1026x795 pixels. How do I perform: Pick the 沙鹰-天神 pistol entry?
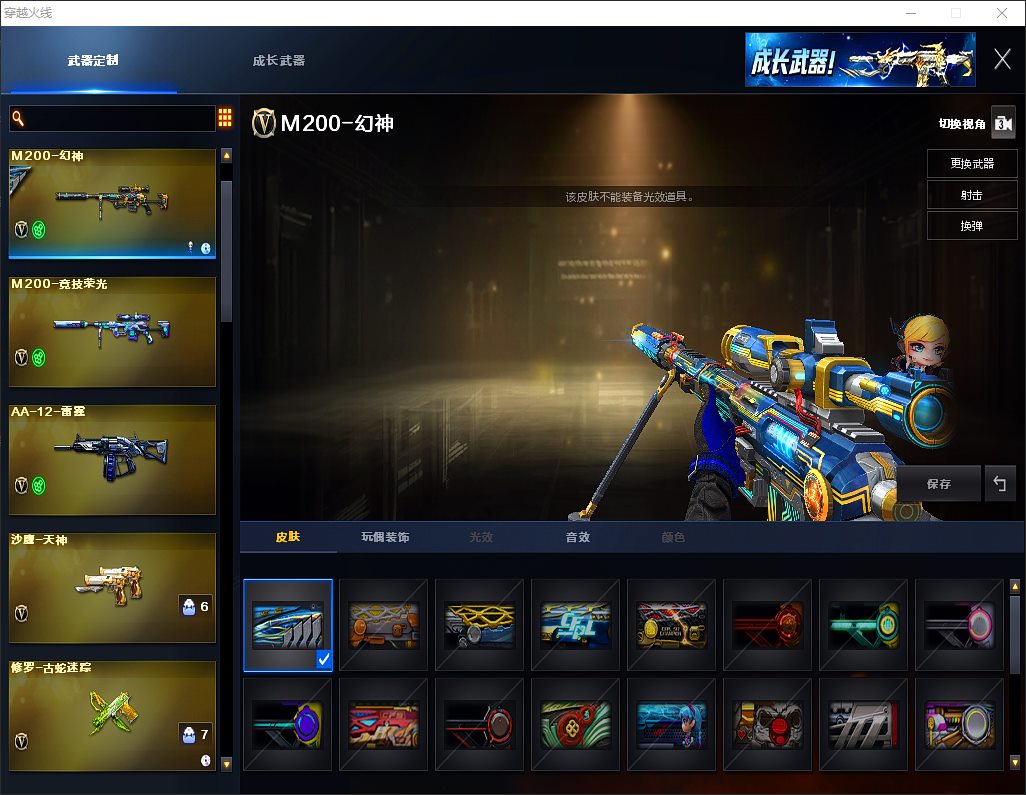tap(113, 587)
